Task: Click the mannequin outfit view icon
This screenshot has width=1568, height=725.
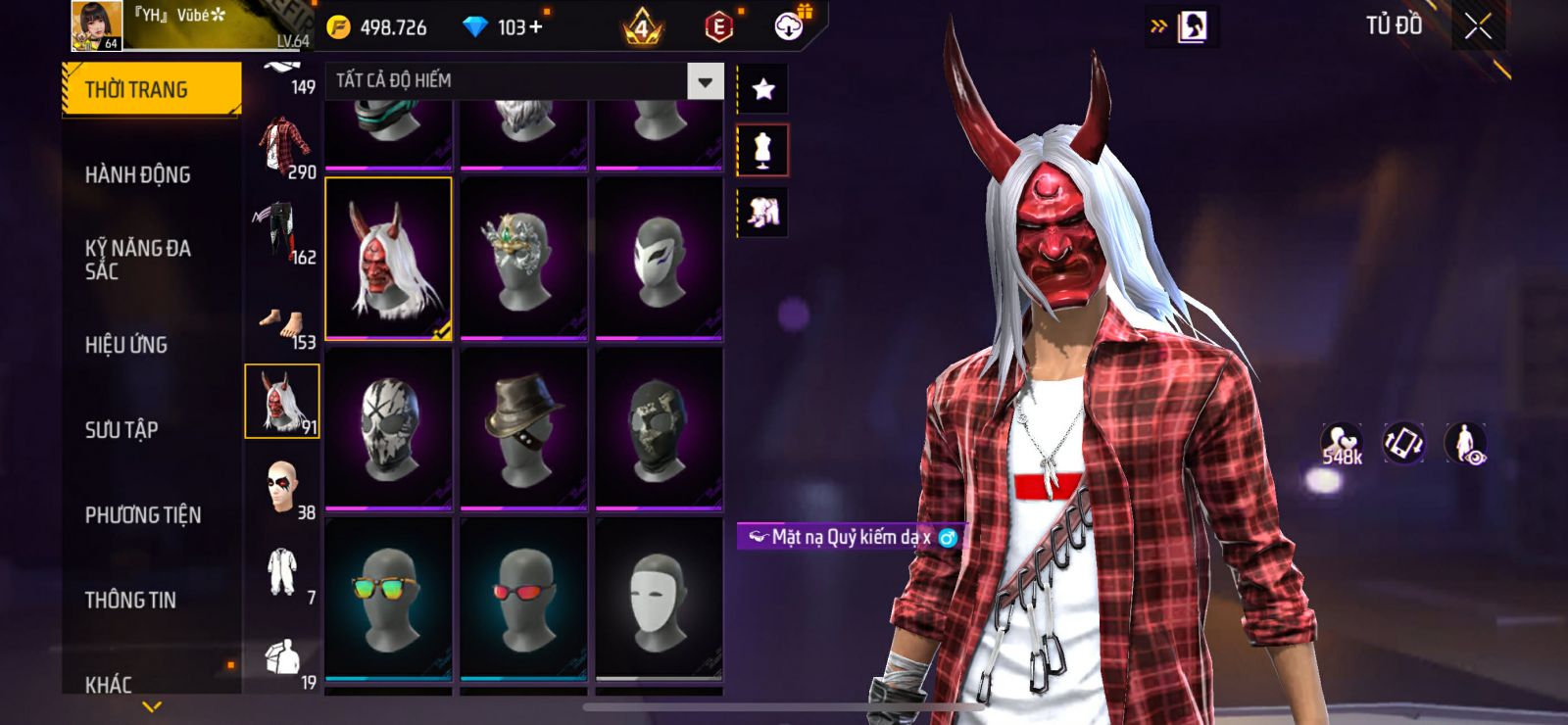Action: 762,150
